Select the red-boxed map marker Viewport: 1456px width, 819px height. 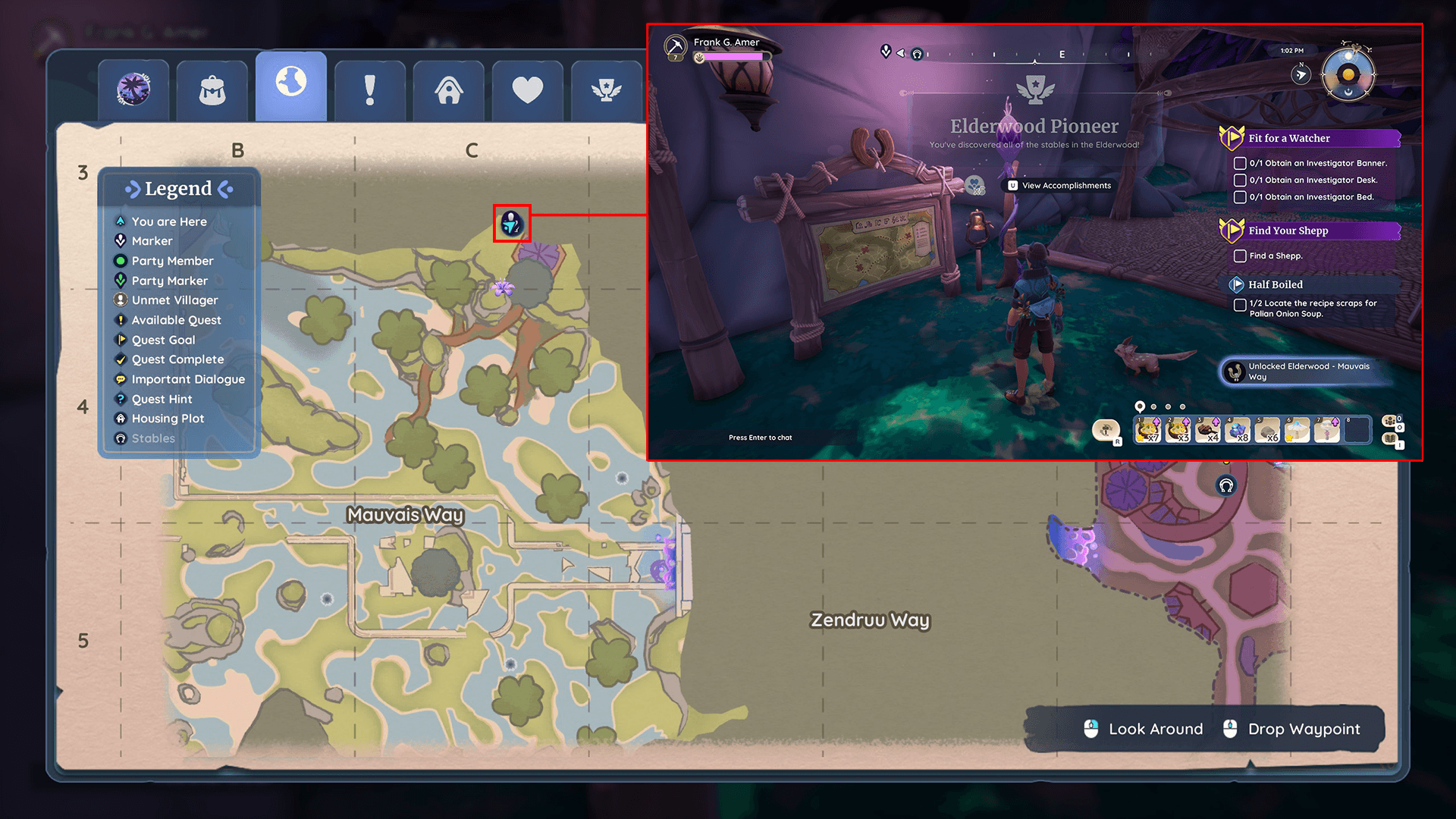pos(512,224)
